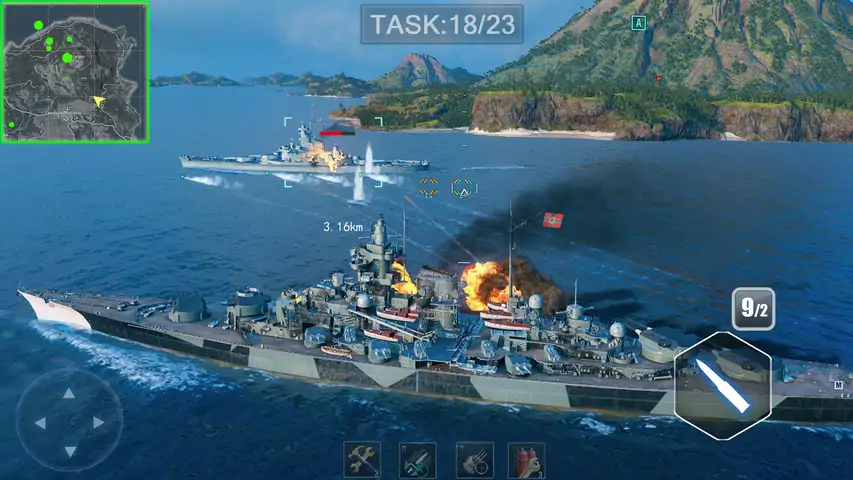
Task: Select the 9/2 ammo switch button
Action: pos(753,309)
